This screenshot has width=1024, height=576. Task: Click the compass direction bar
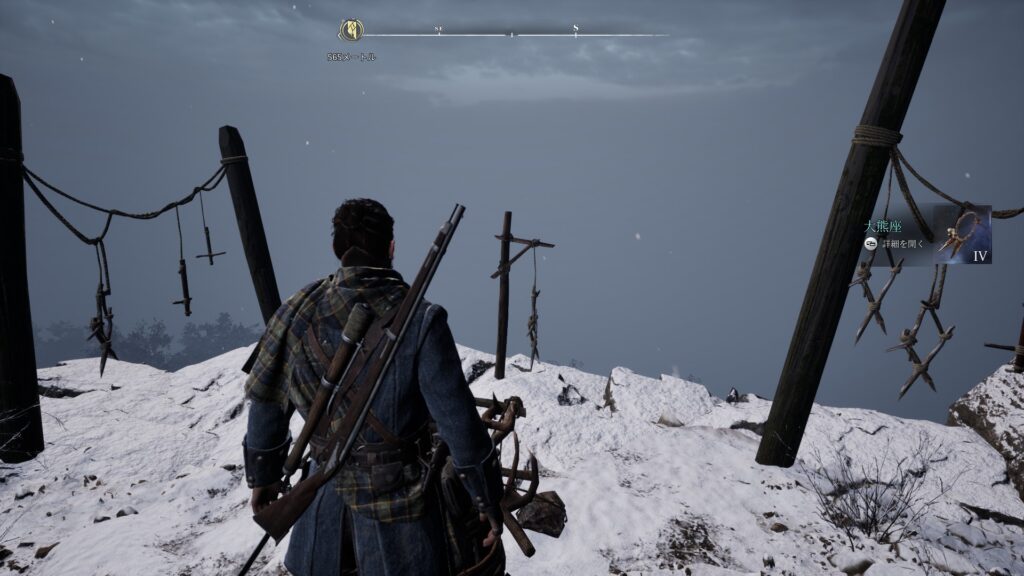512,35
